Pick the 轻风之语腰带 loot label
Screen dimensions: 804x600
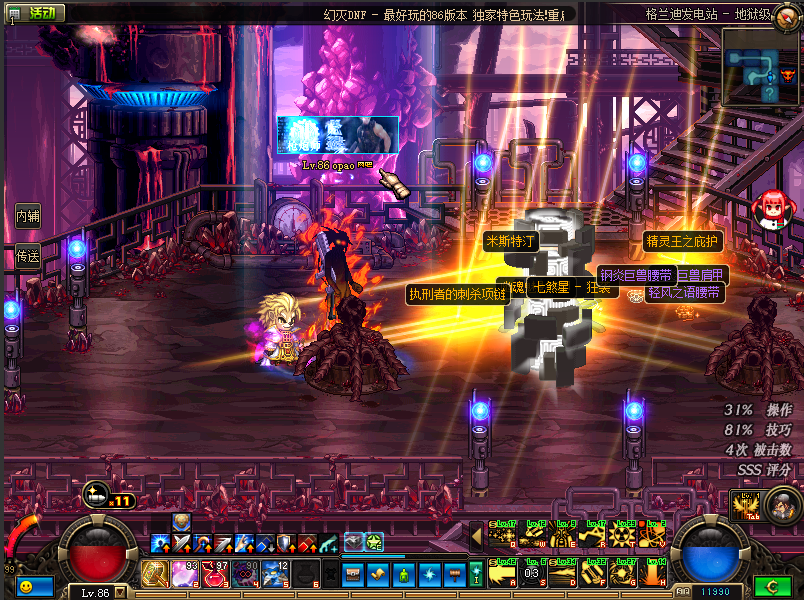(x=683, y=293)
